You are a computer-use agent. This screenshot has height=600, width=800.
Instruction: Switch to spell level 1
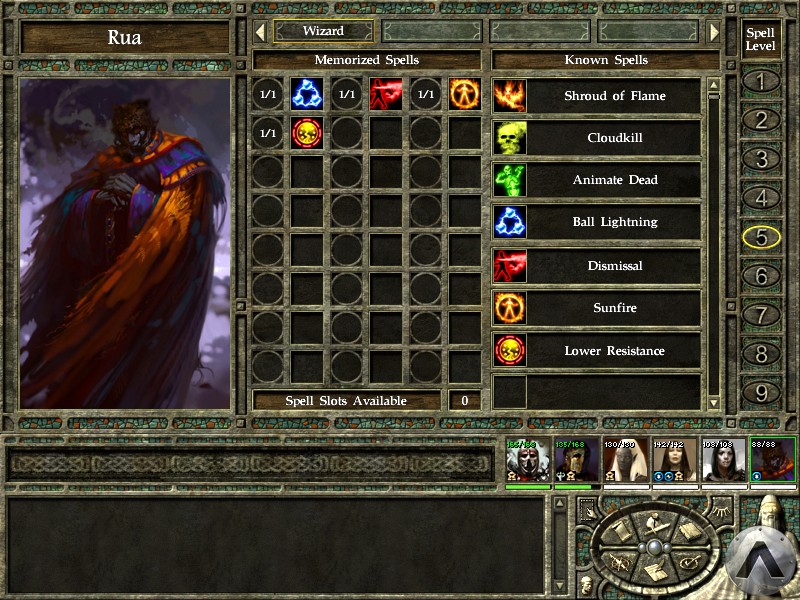(x=761, y=81)
